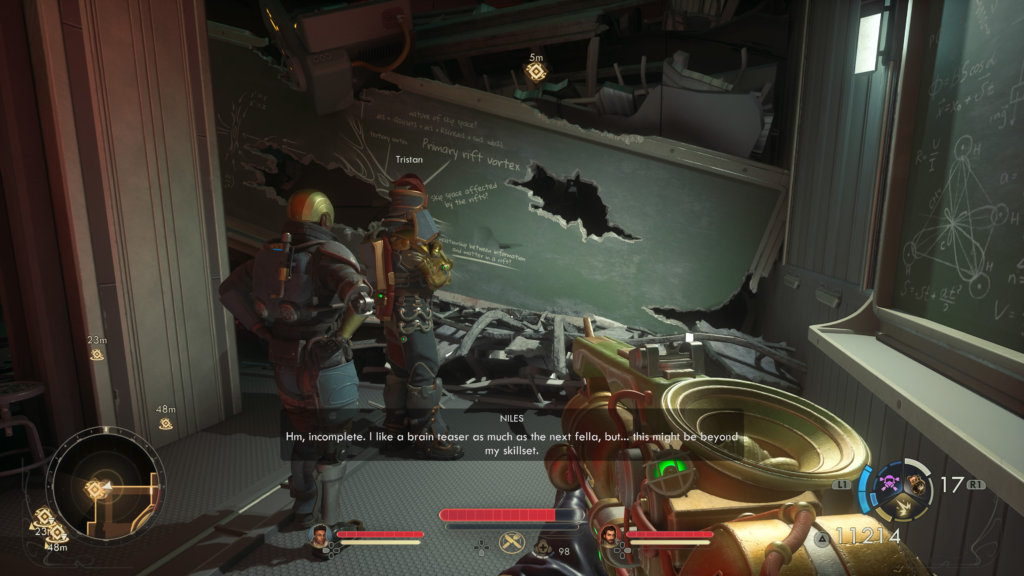Click the 5m objective waypoint marker

[x=536, y=72]
